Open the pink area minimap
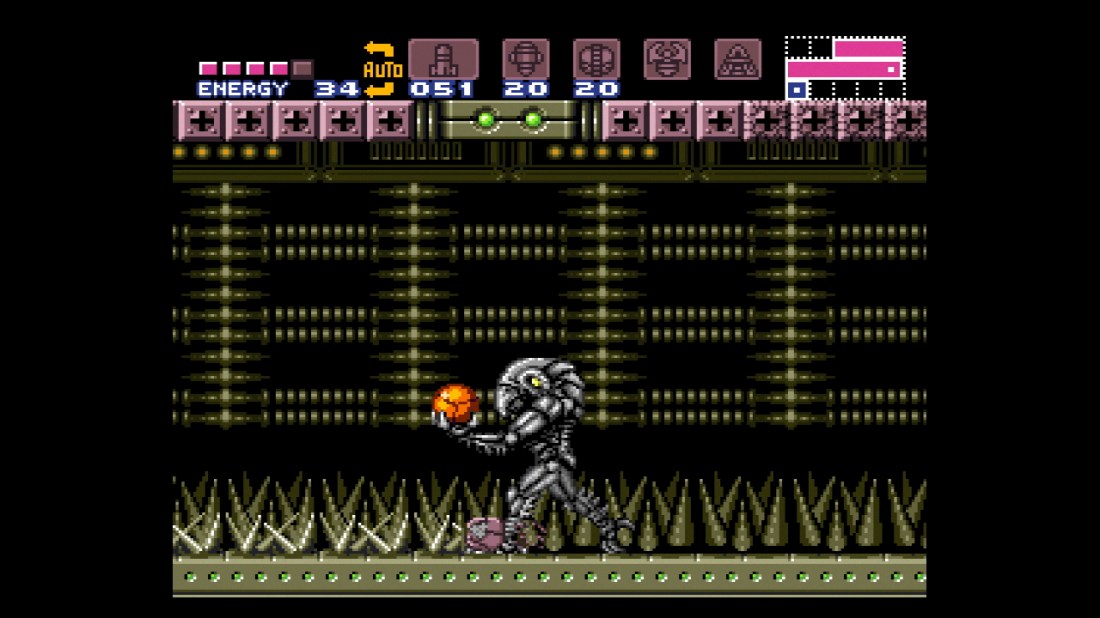The image size is (1100, 618). (x=845, y=68)
